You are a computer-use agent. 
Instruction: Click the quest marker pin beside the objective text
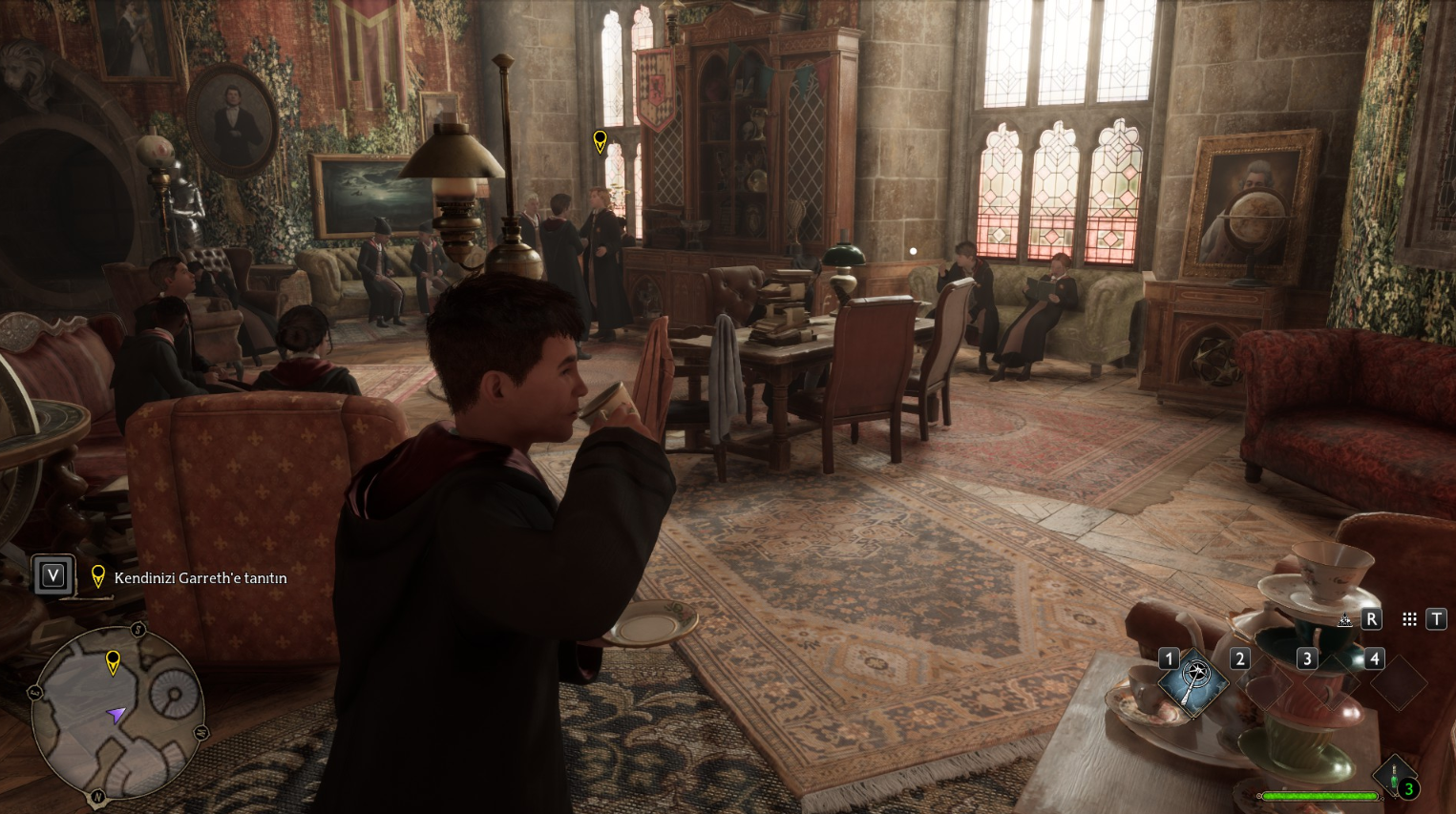click(x=97, y=575)
